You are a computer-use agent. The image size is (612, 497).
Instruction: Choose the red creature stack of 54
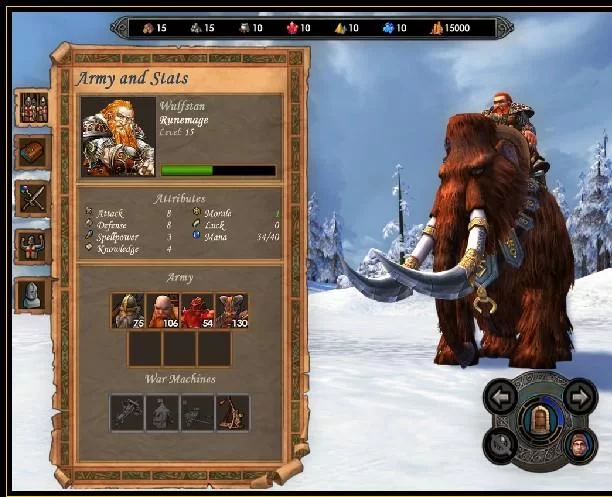tap(198, 311)
